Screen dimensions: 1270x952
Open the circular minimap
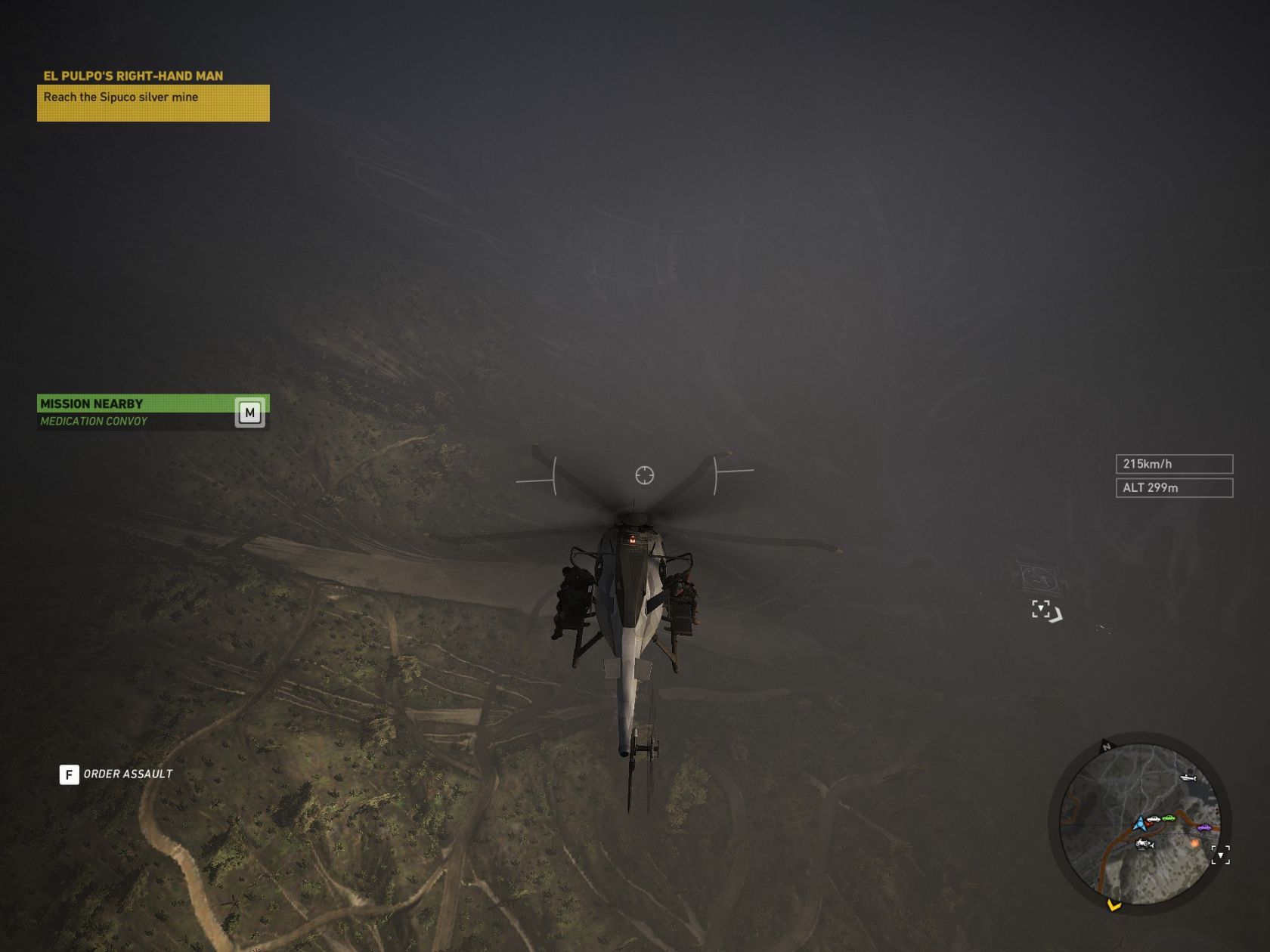point(1139,824)
